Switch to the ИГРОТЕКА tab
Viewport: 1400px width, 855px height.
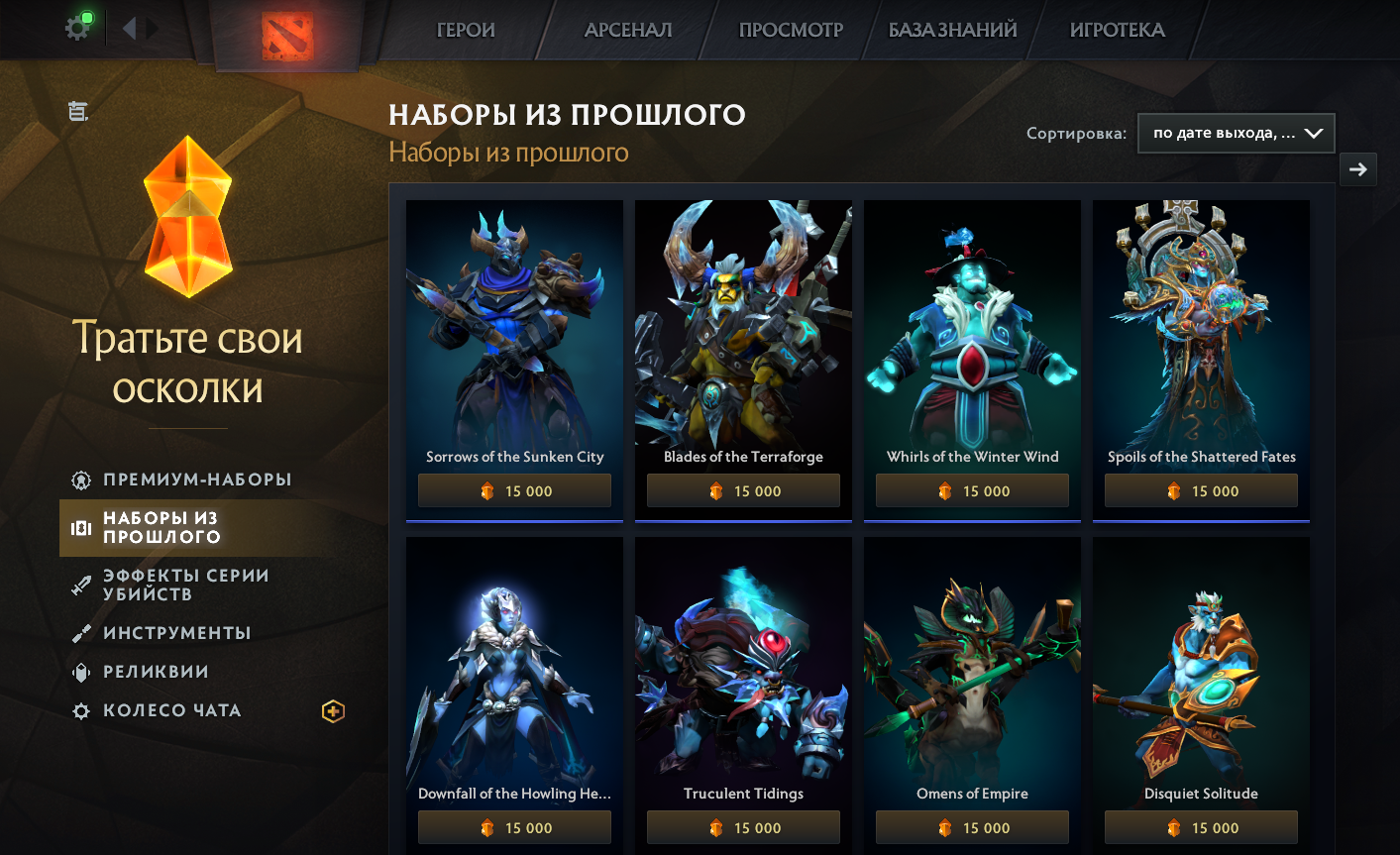[x=1117, y=30]
